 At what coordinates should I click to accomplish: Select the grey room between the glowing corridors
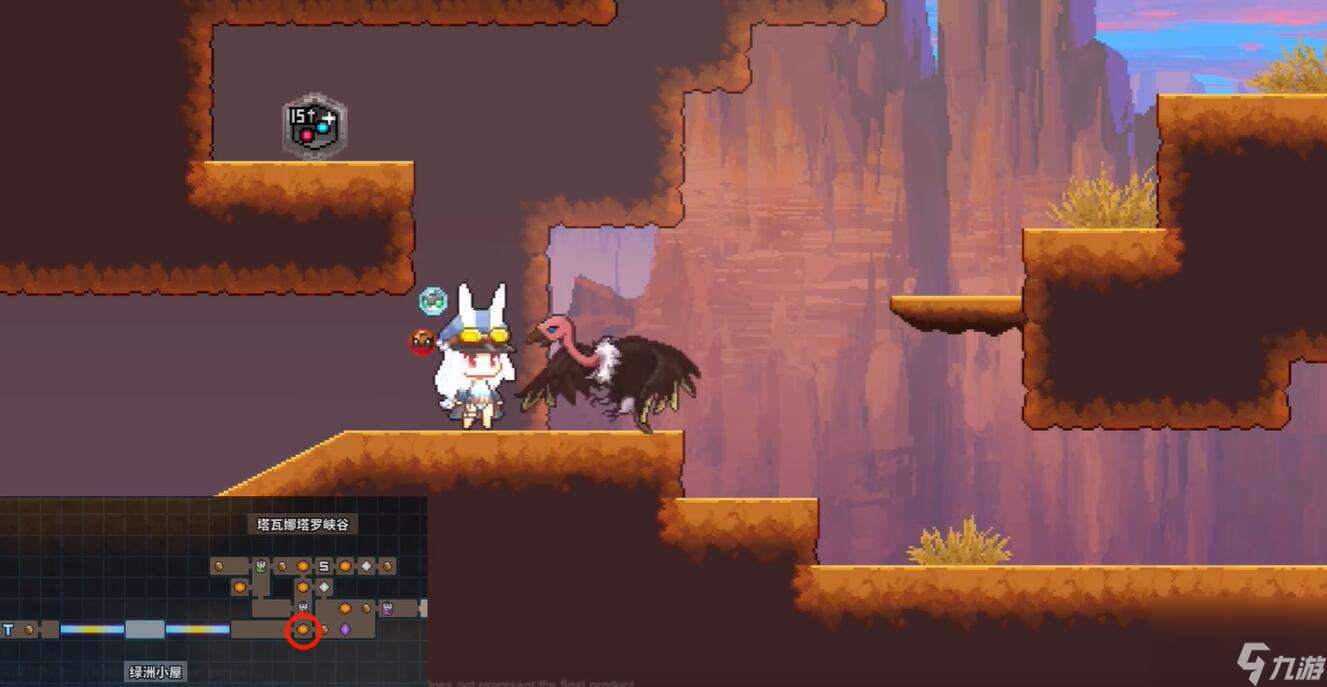click(x=145, y=630)
